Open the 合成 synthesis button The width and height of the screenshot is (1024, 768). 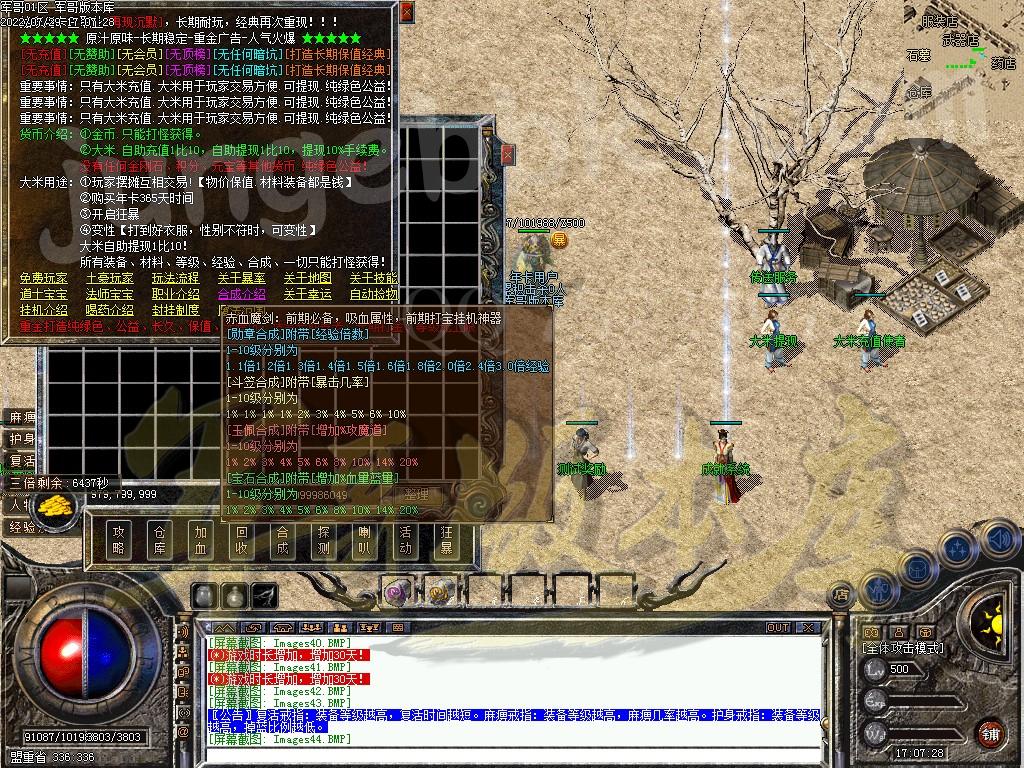pos(283,539)
